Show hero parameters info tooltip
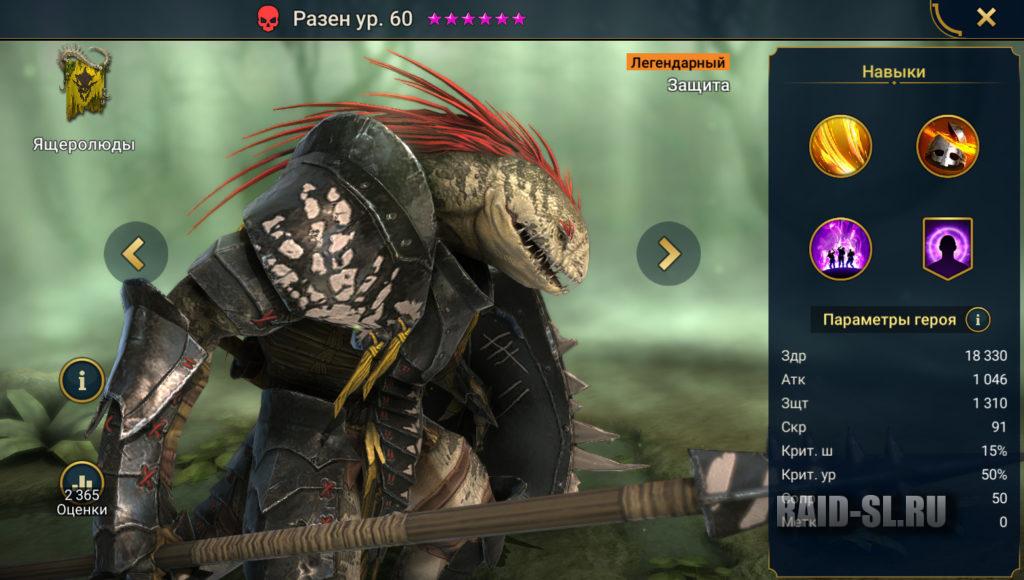Screen dimensions: 1024x580 point(978,320)
